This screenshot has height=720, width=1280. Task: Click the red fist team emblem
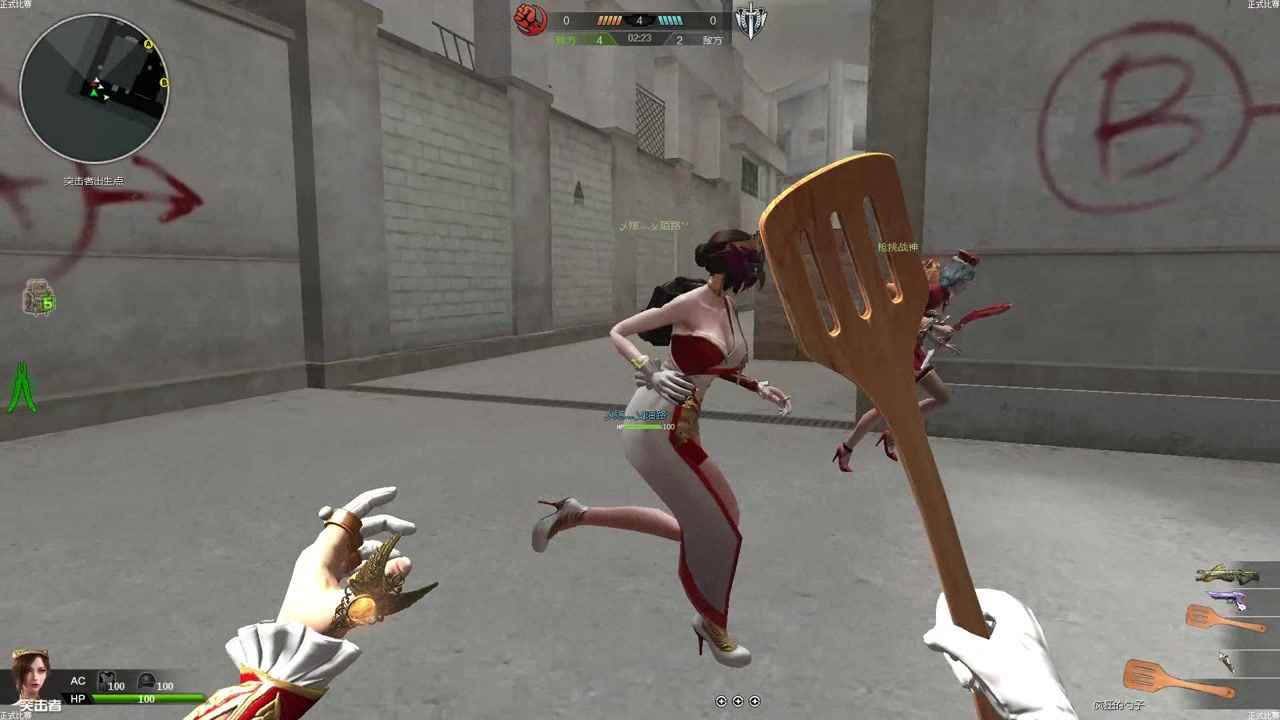tap(530, 19)
